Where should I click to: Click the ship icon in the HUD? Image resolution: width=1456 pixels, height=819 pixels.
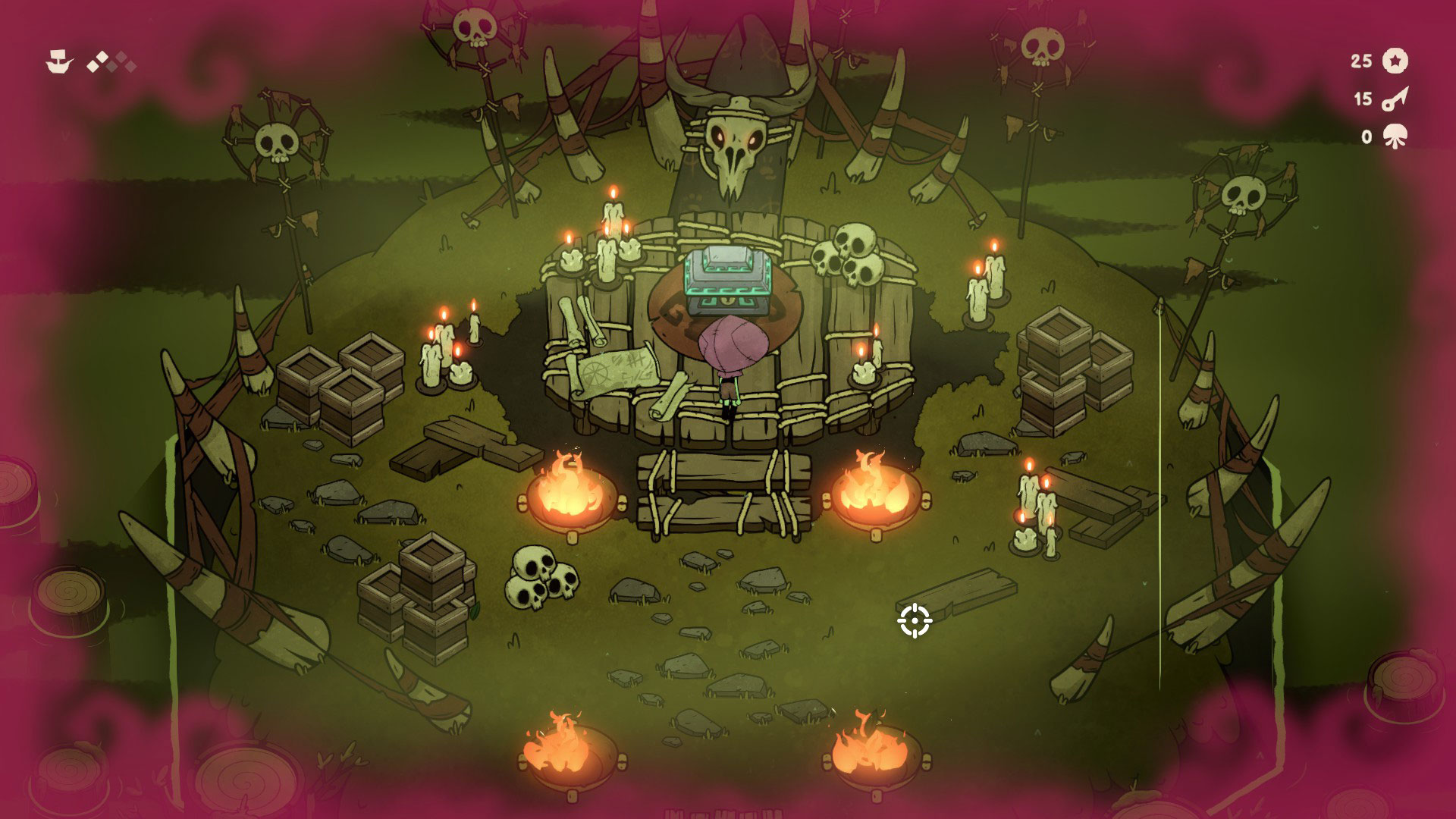point(58,62)
